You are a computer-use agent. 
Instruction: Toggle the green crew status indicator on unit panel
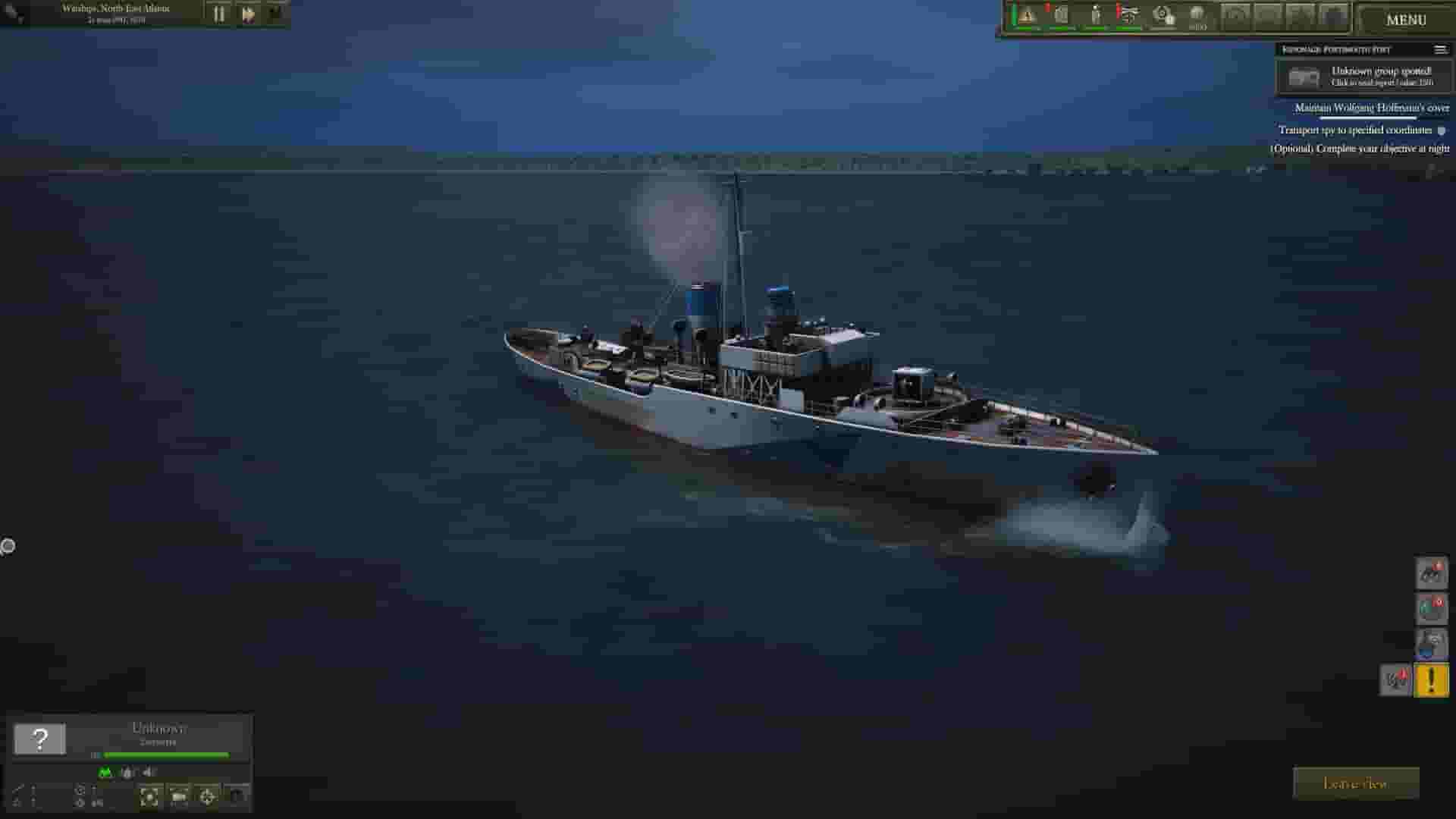102,773
